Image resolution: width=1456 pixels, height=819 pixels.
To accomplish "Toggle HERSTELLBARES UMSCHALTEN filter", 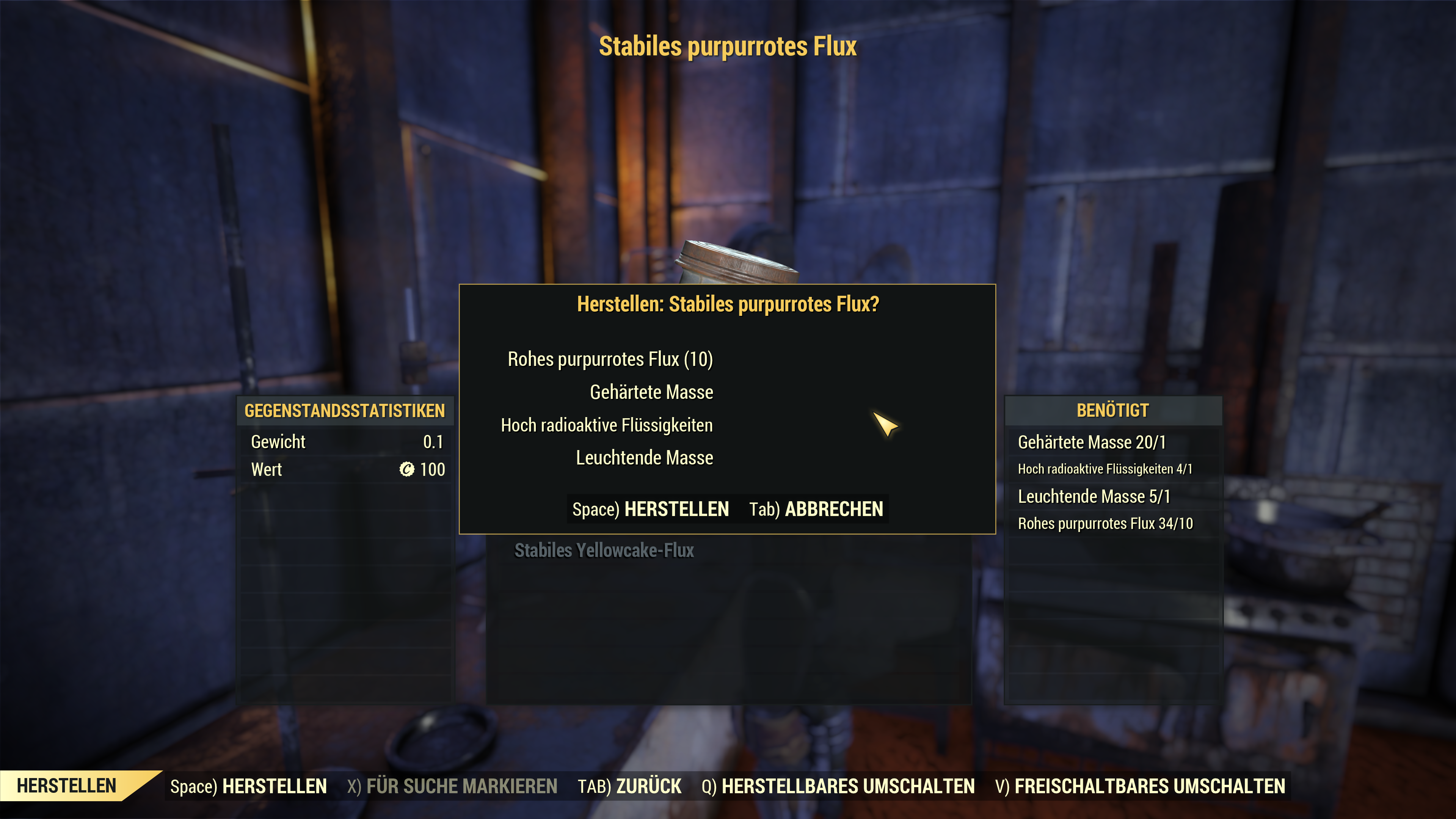I will [x=838, y=786].
